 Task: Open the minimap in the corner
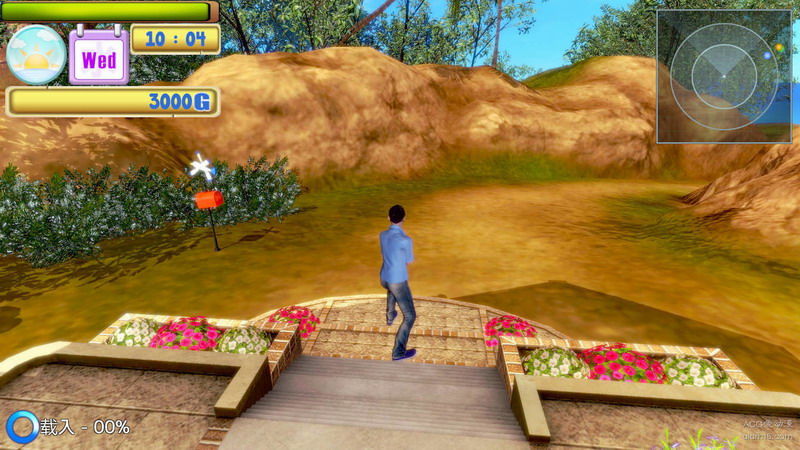(x=723, y=75)
